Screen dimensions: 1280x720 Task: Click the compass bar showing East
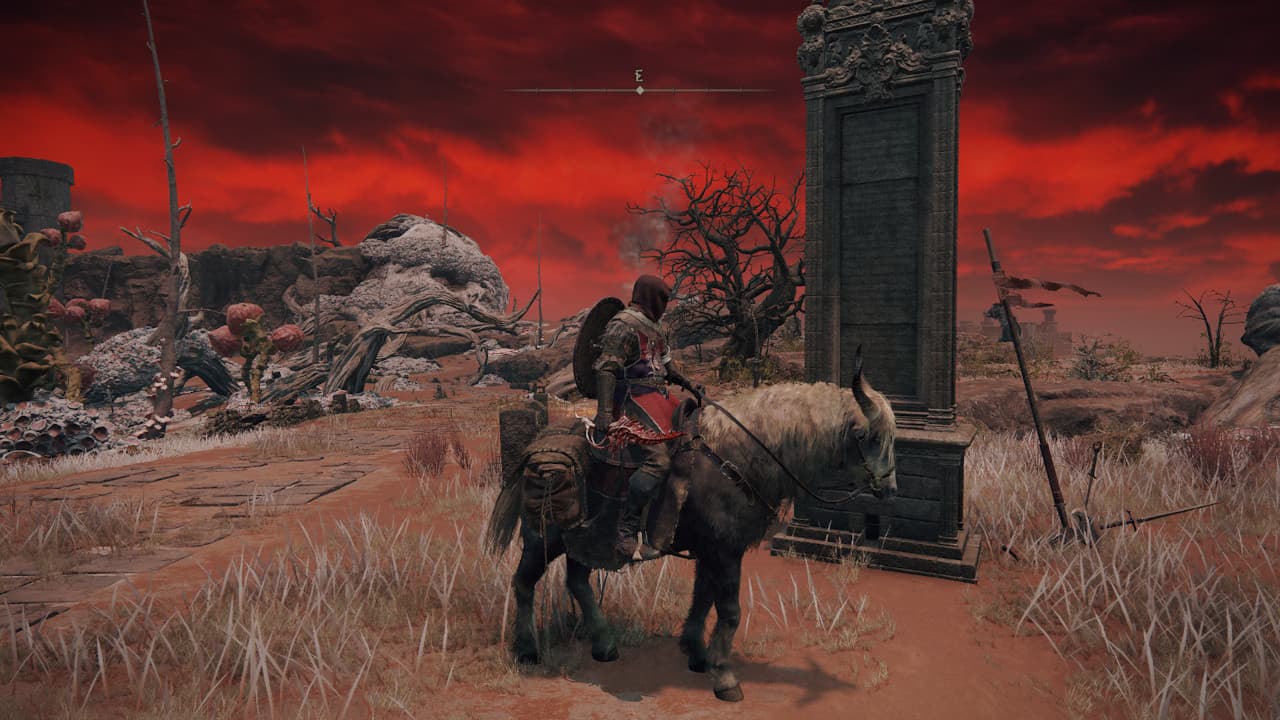pyautogui.click(x=639, y=89)
